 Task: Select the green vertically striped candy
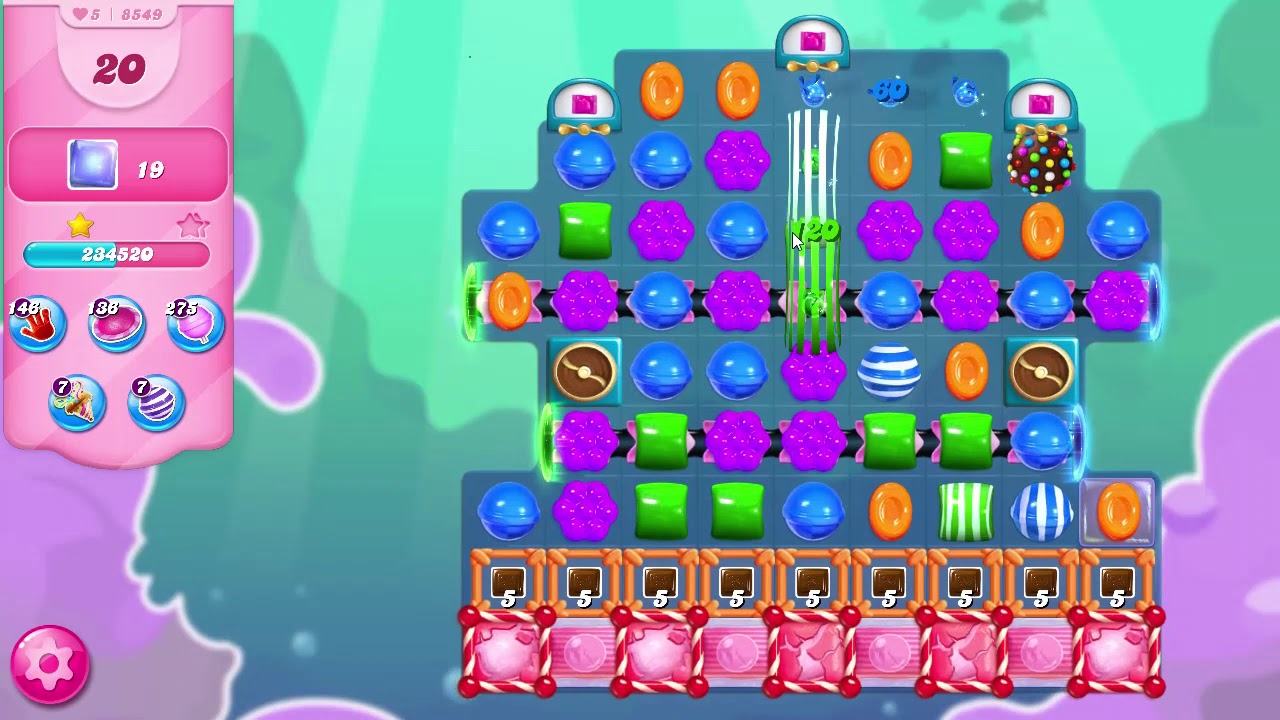(965, 511)
